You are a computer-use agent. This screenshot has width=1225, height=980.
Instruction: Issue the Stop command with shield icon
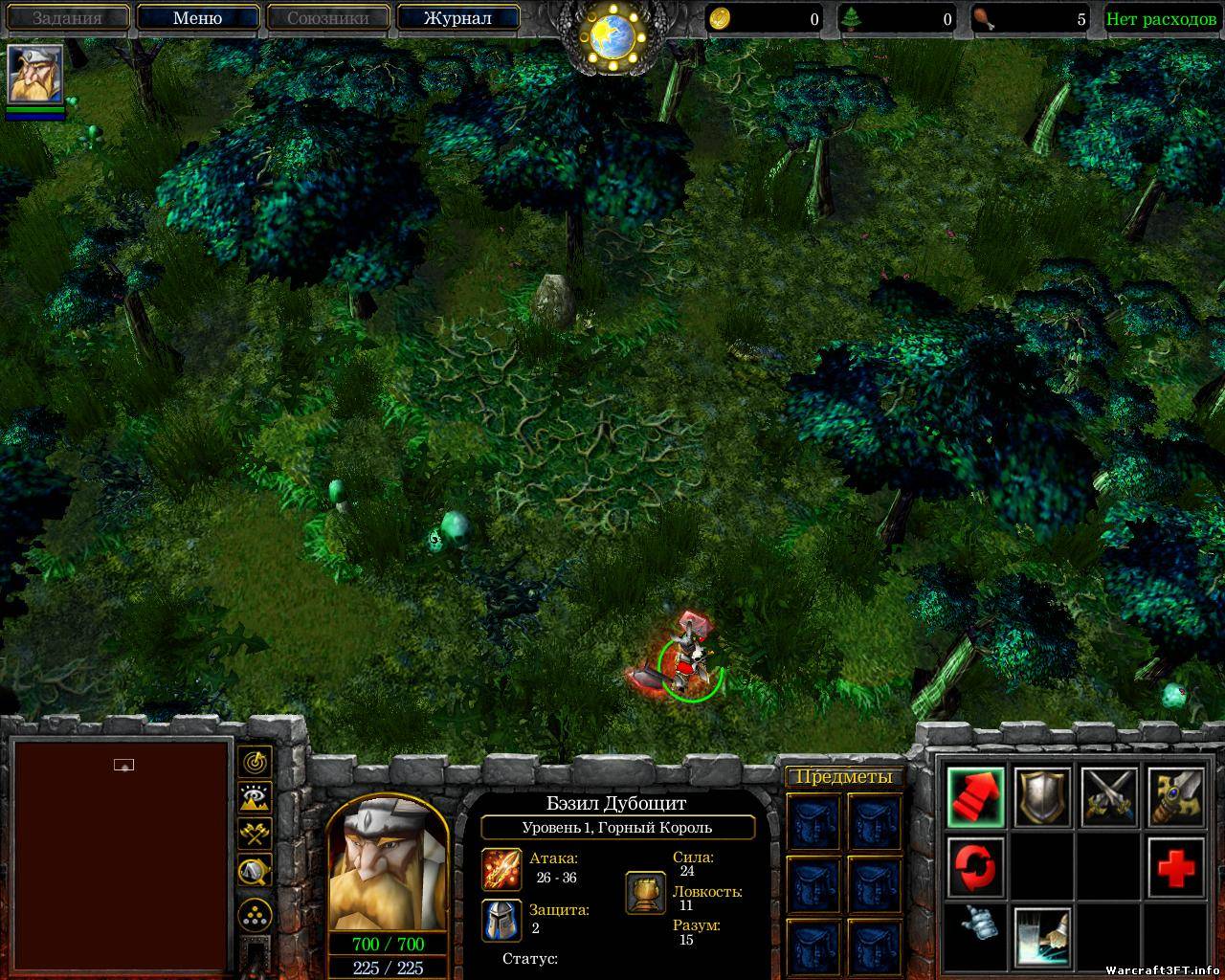[1042, 796]
